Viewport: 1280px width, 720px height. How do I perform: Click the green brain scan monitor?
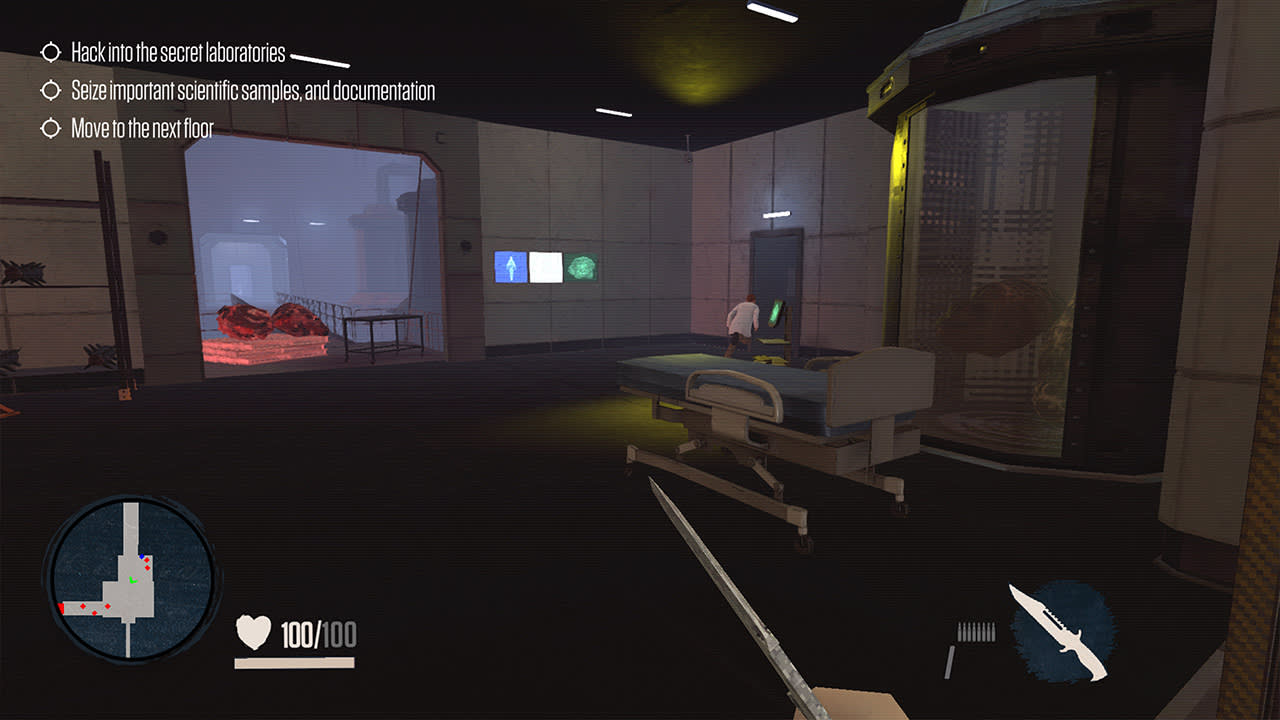[x=582, y=267]
